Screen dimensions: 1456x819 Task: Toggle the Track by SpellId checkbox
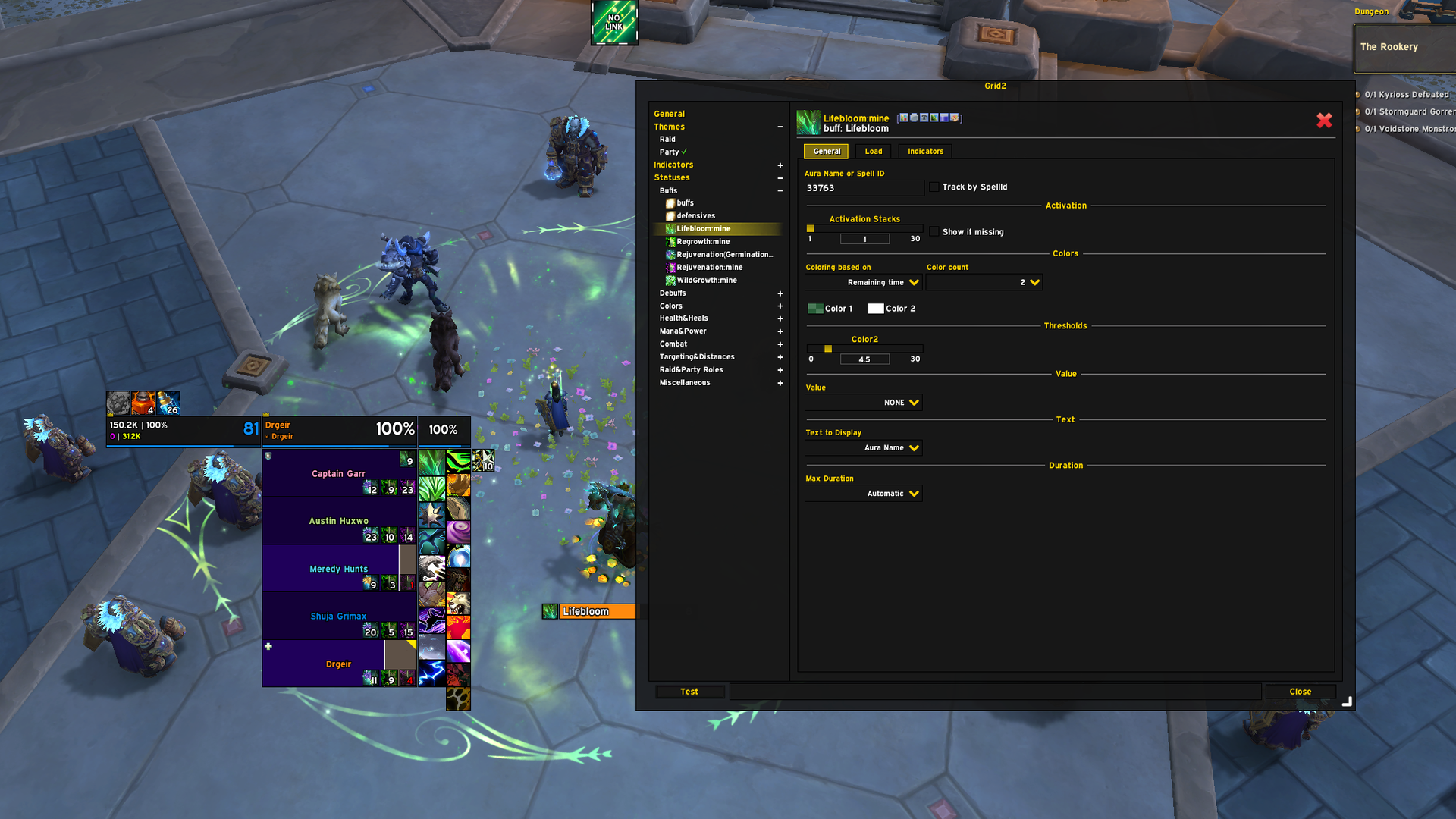(x=934, y=187)
